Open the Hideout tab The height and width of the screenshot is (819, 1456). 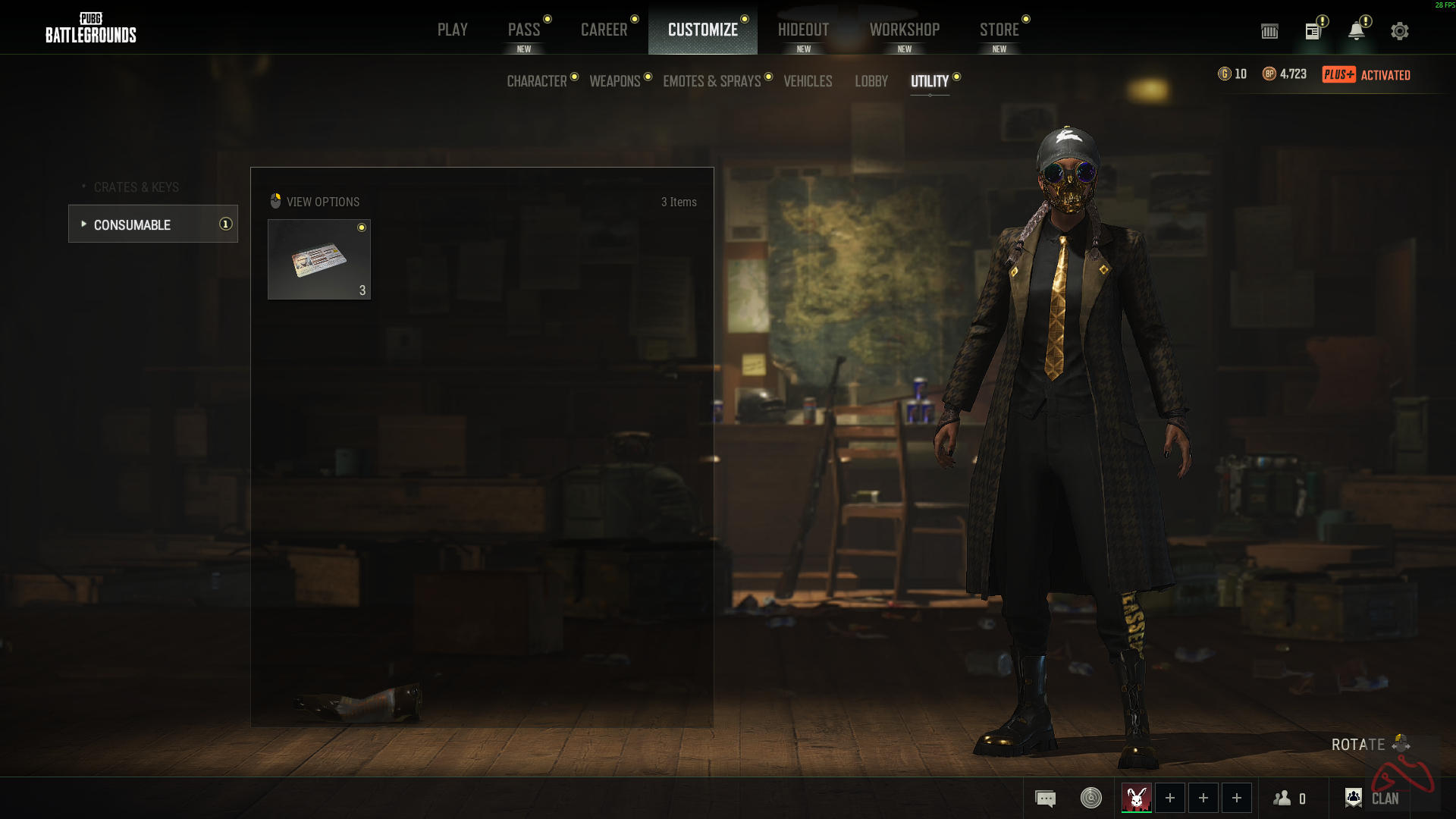click(x=803, y=30)
